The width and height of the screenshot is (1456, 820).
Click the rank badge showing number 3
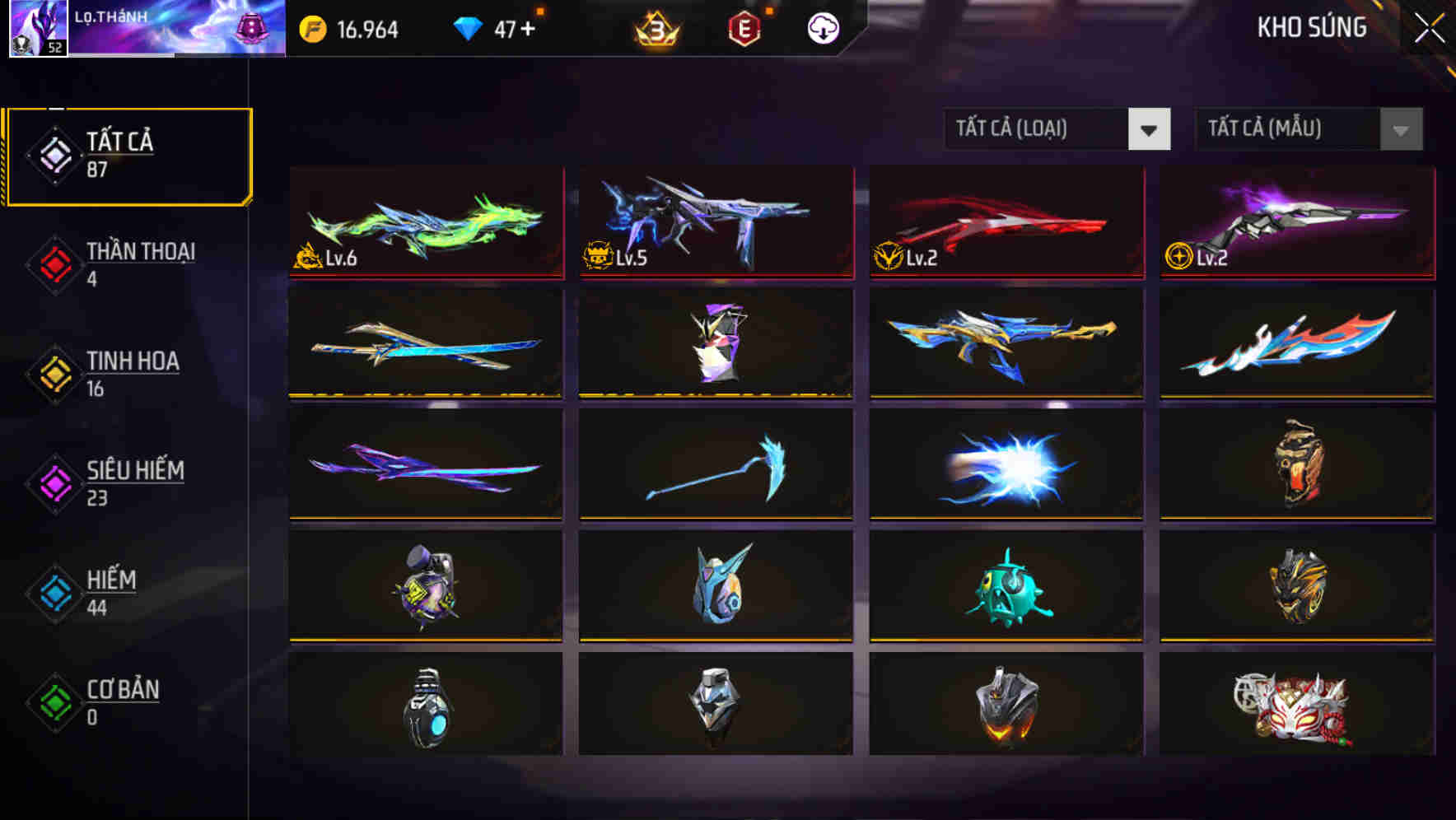point(655,29)
